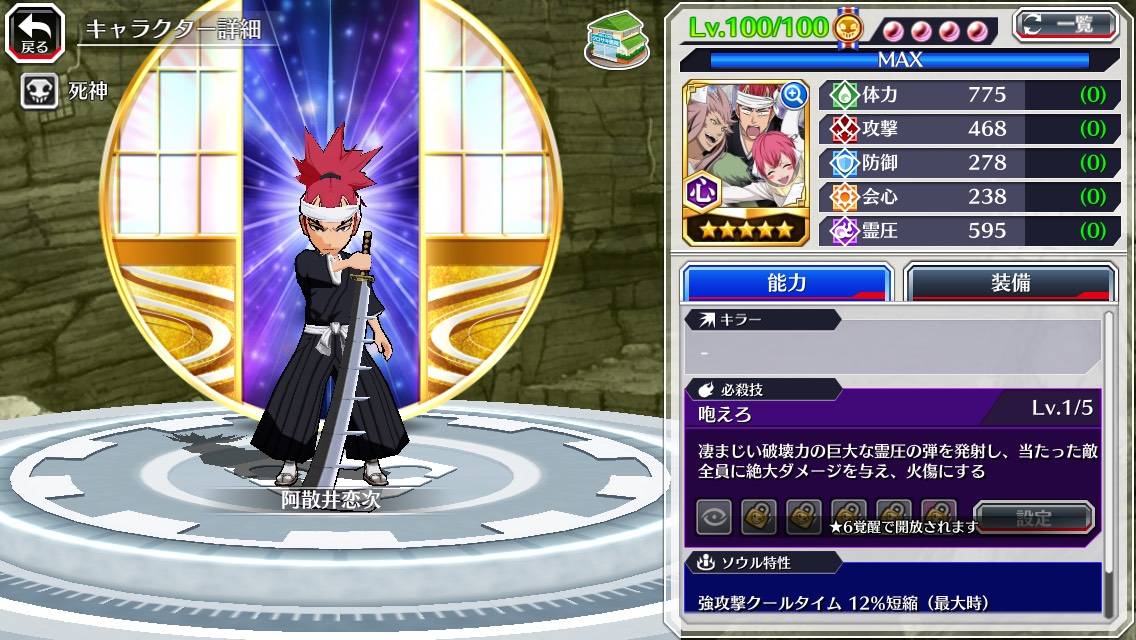Switch to the 能力 tab

tap(786, 283)
